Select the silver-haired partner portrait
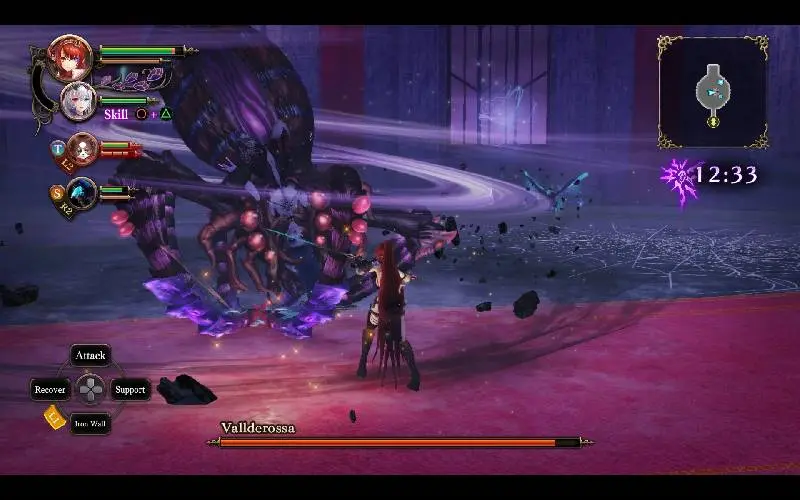Screen dimensions: 800x500 click(78, 101)
